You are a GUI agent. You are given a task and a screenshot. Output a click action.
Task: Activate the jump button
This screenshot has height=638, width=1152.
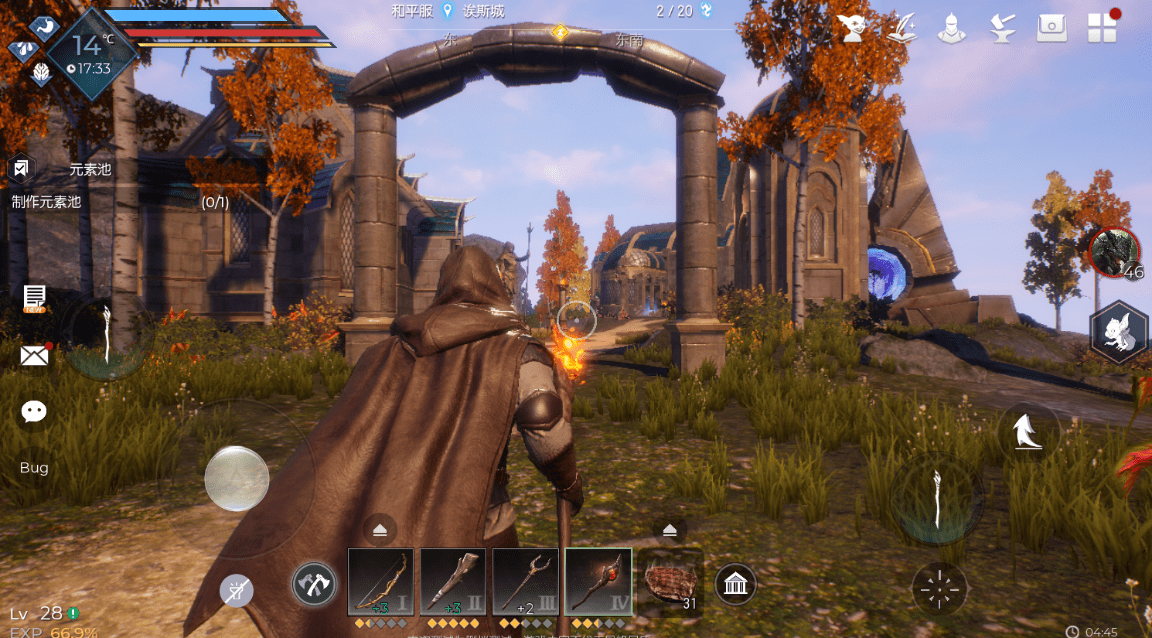point(1028,432)
